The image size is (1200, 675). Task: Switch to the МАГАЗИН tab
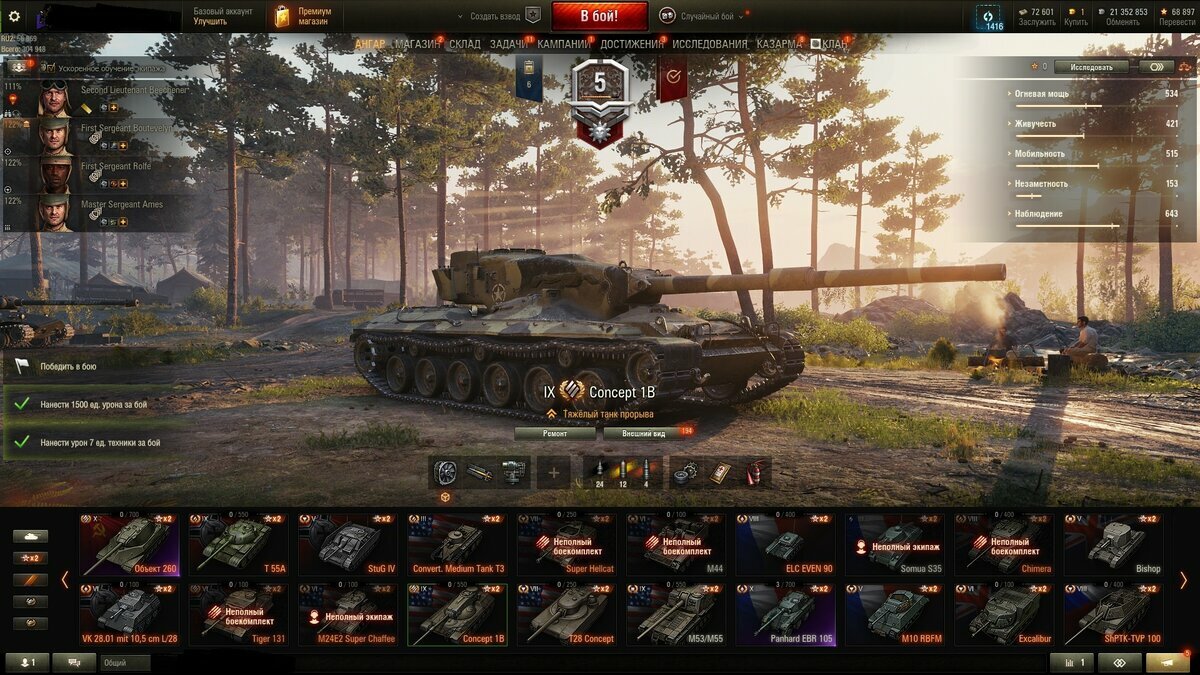416,44
